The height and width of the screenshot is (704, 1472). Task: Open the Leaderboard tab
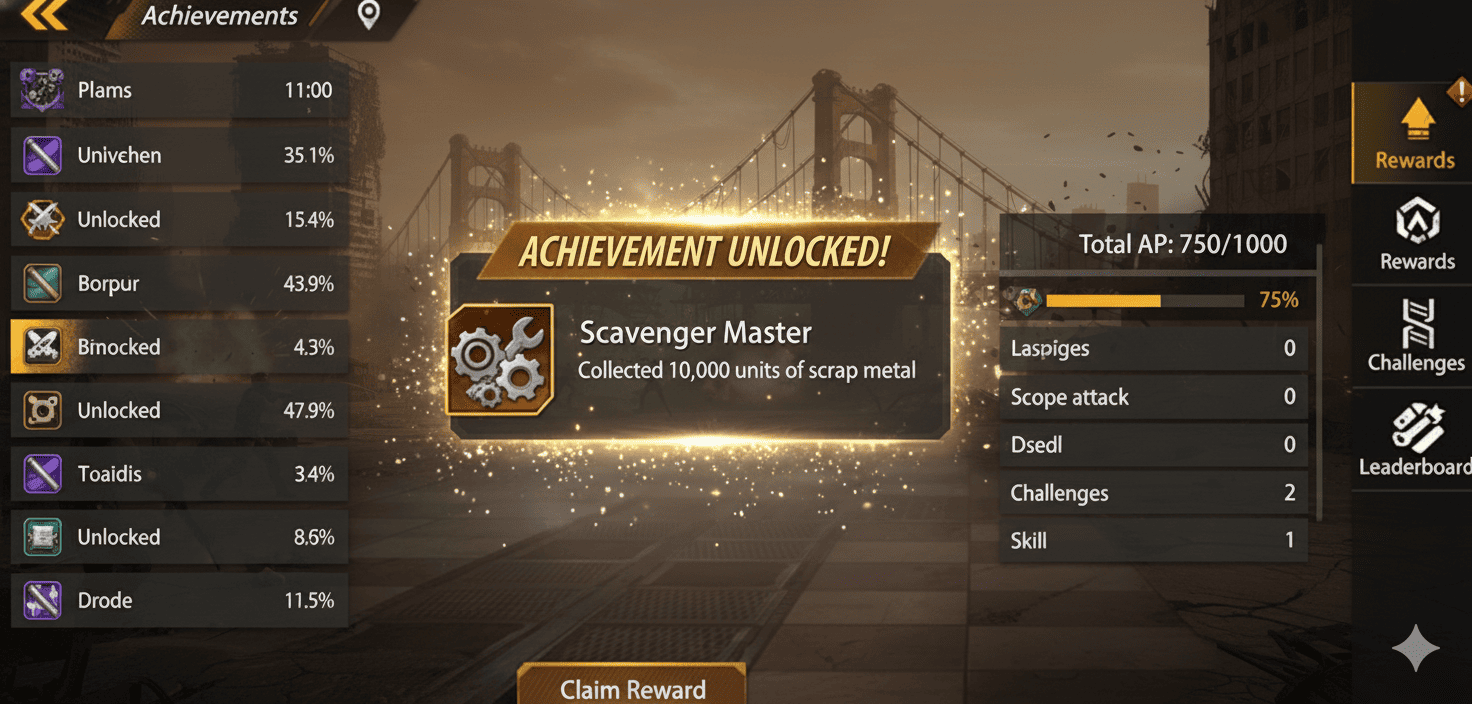click(x=1416, y=440)
